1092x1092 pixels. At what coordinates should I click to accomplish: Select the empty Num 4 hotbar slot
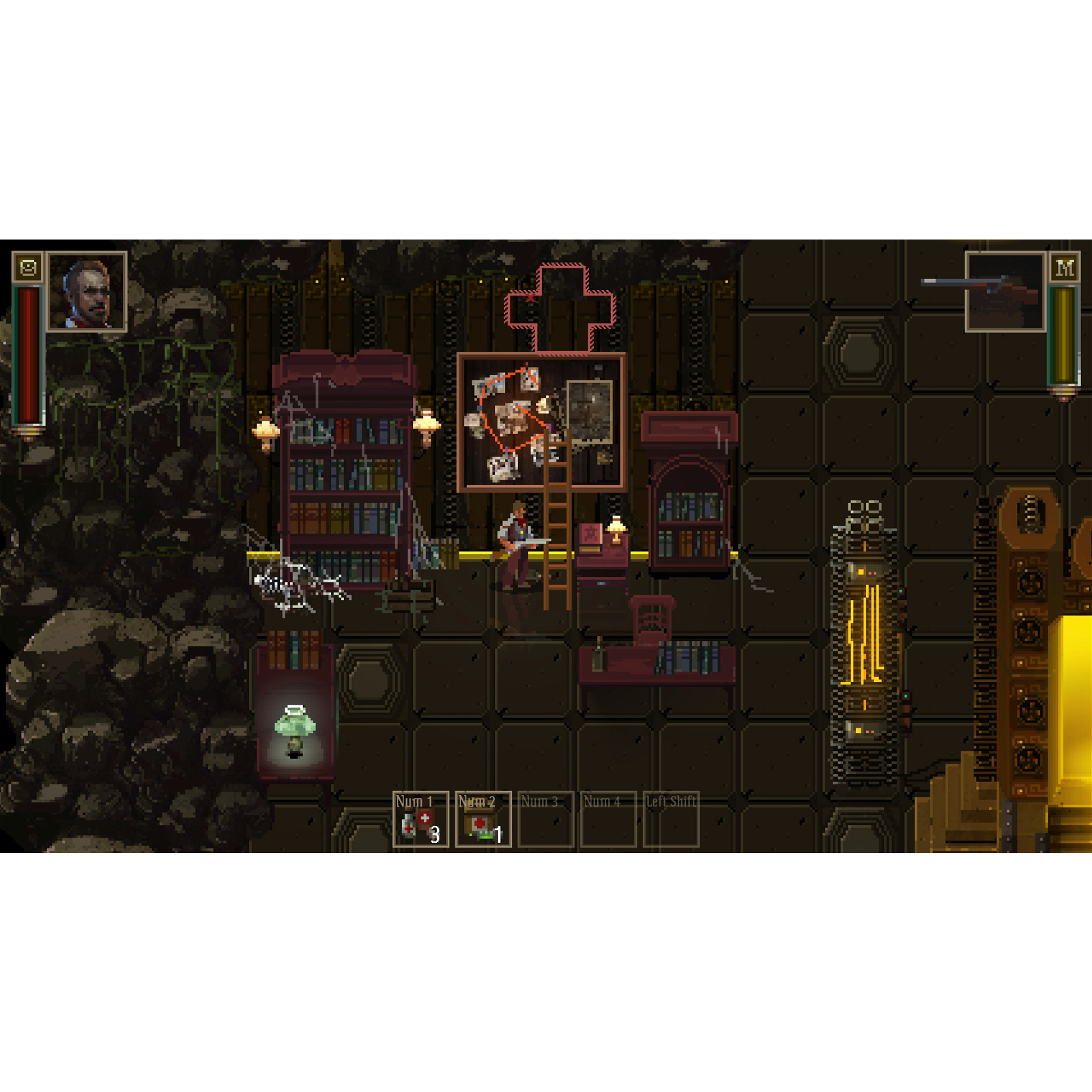[608, 819]
